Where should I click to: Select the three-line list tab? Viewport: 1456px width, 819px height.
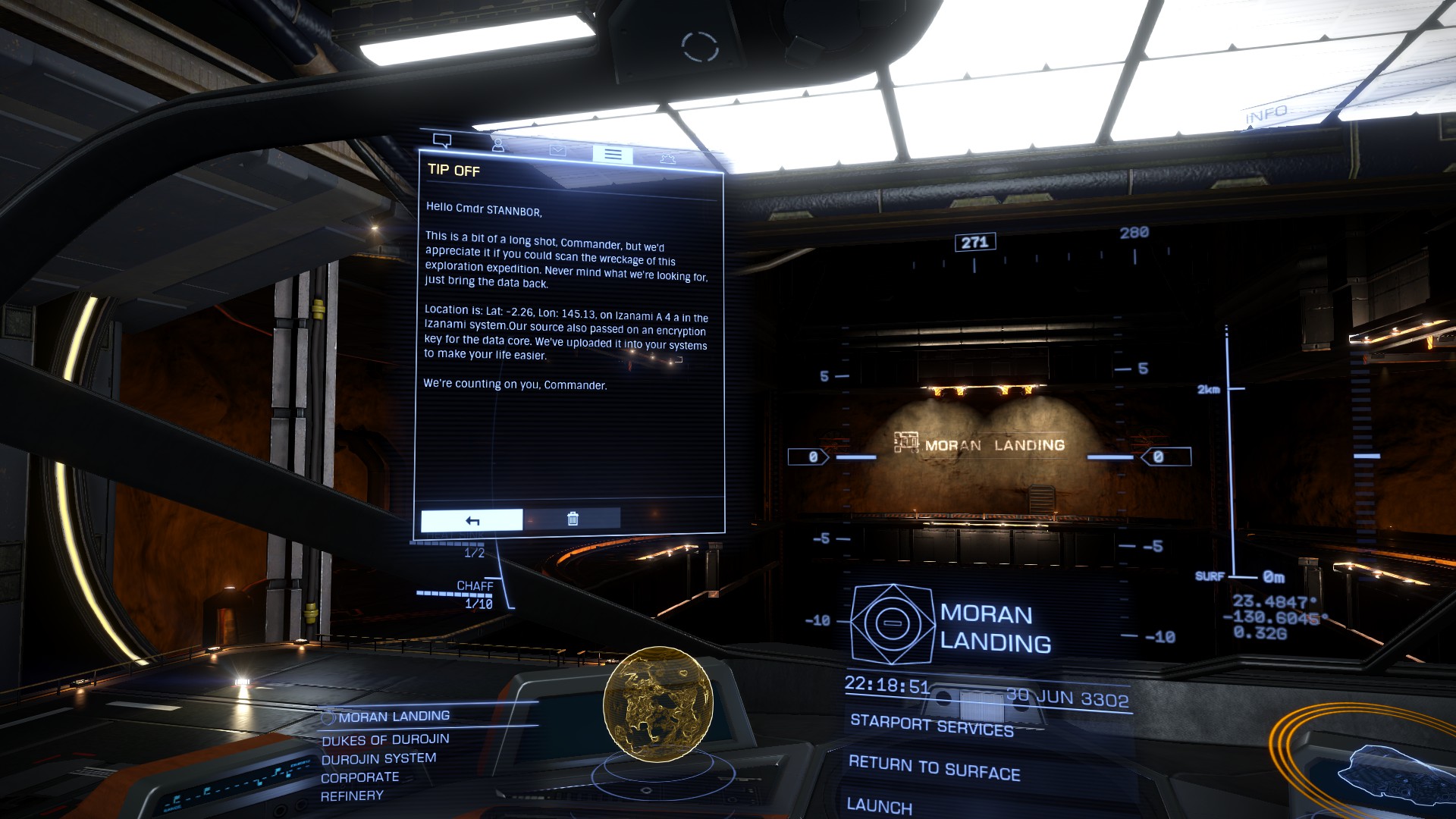pos(613,154)
